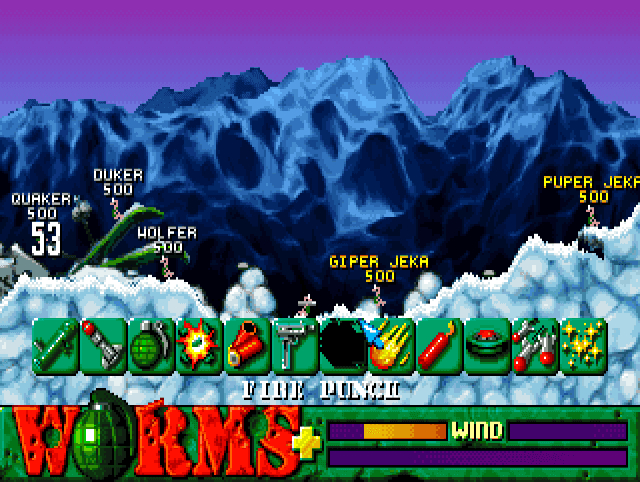Activate the yellow sparkles teleport icon
Viewport: 640px width, 482px height.
click(580, 343)
